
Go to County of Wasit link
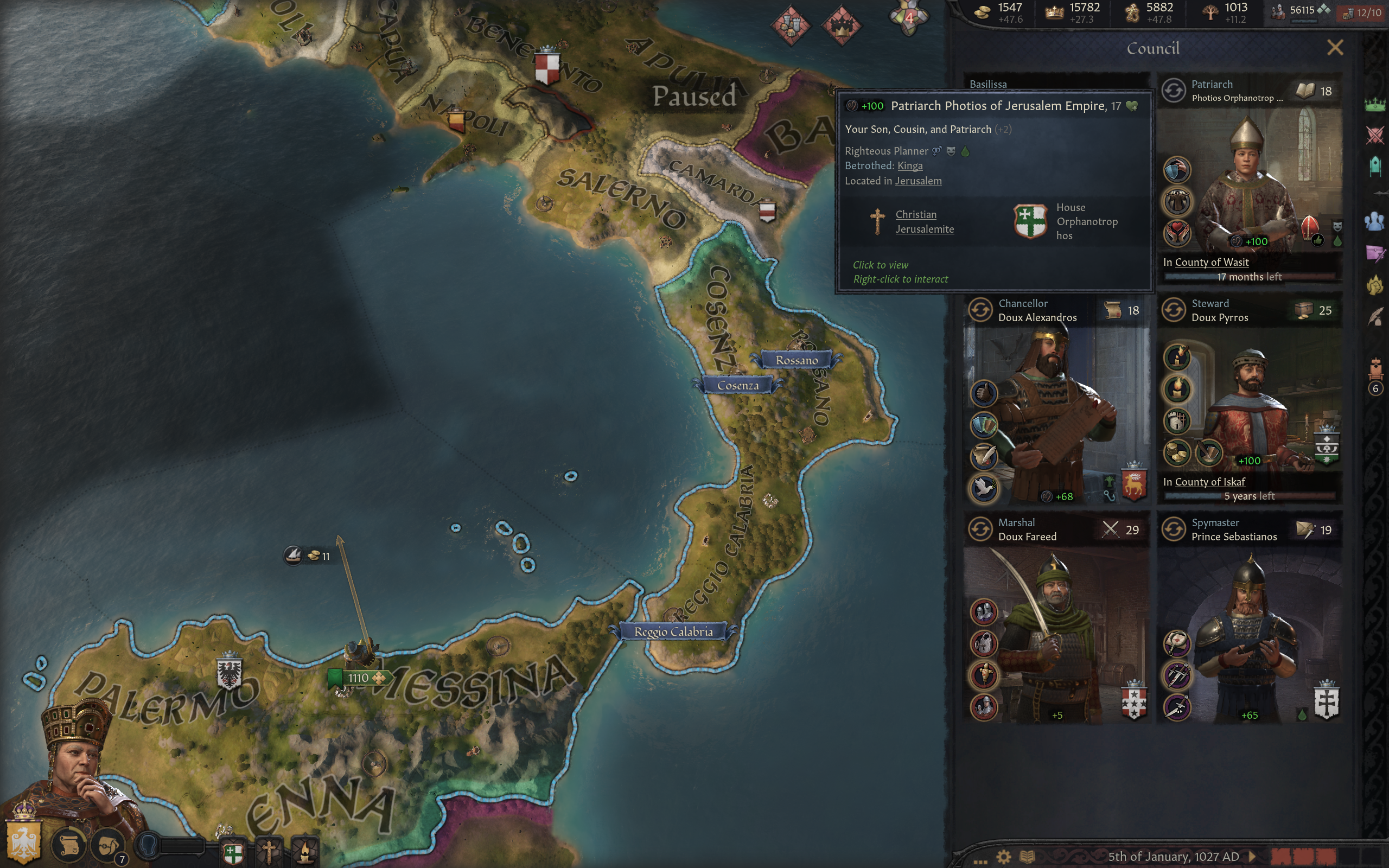1211,263
